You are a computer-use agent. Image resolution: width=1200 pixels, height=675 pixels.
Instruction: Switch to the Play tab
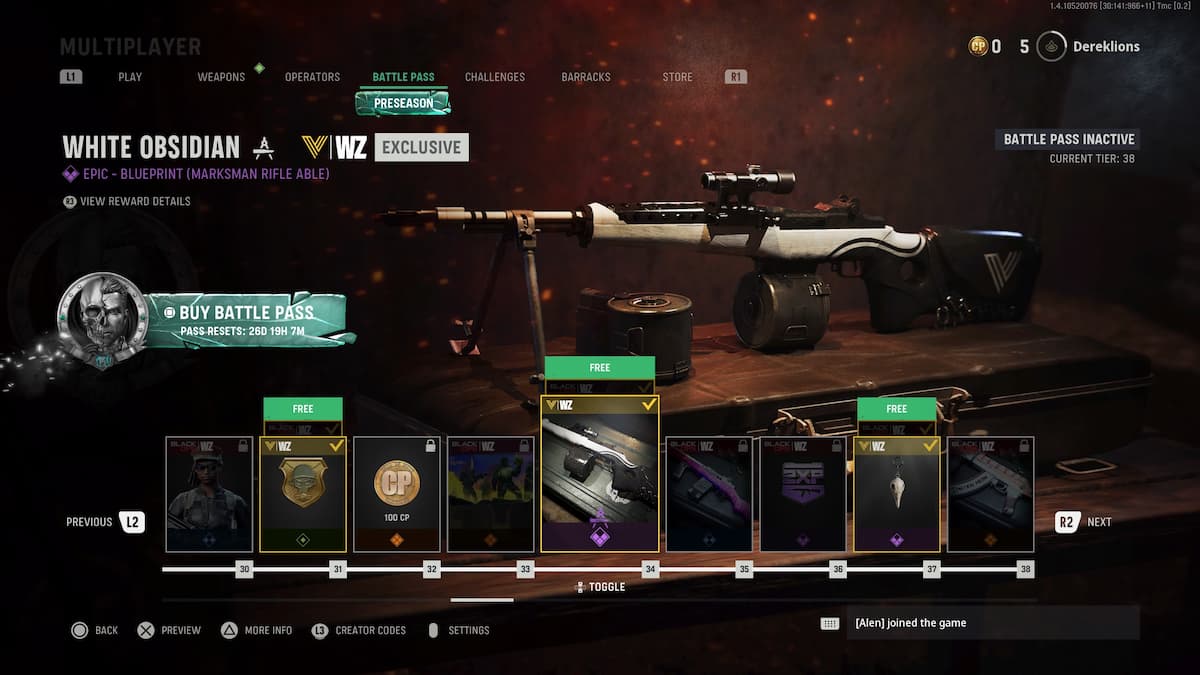(x=130, y=77)
